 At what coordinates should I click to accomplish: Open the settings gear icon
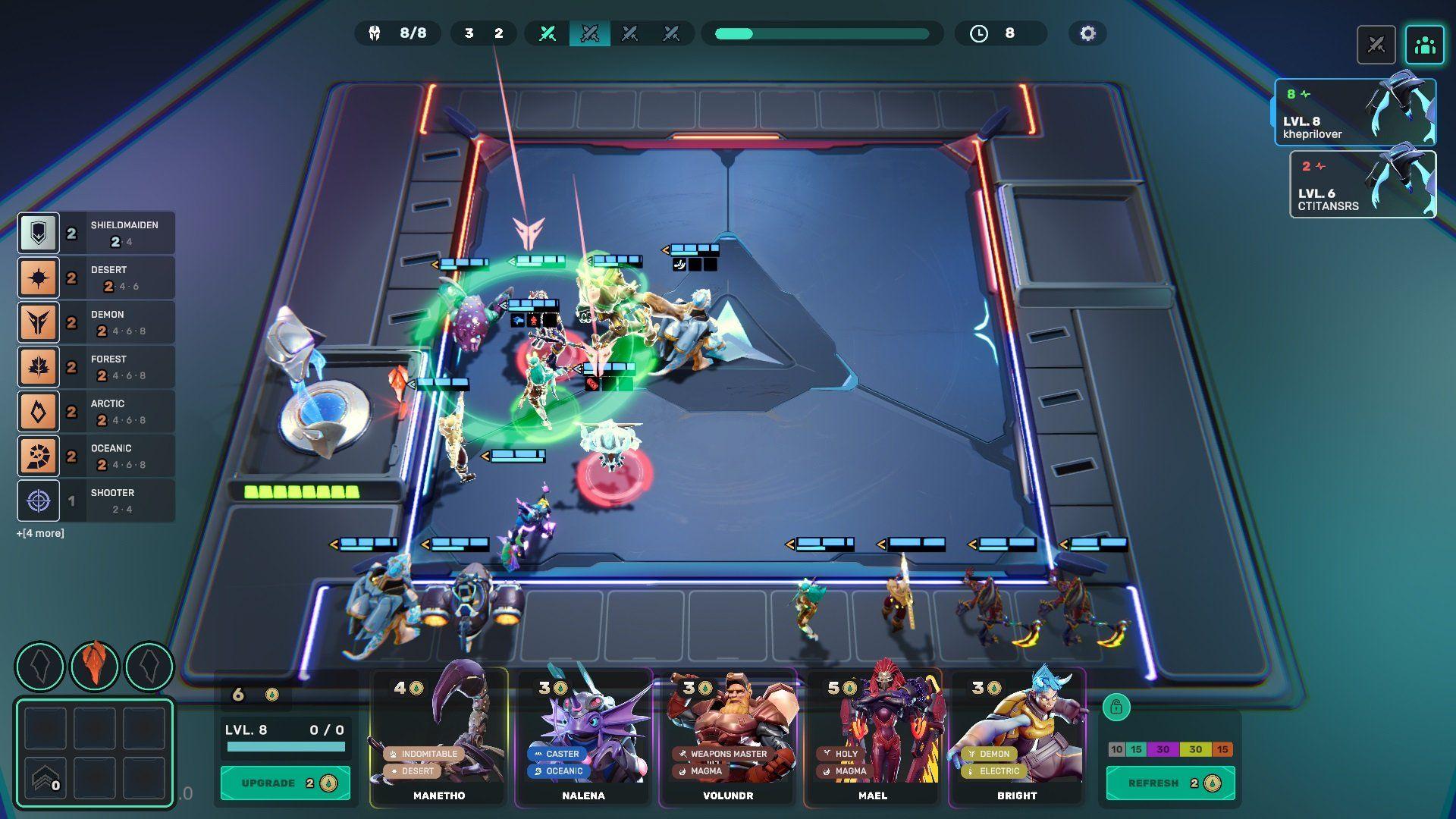[1087, 33]
